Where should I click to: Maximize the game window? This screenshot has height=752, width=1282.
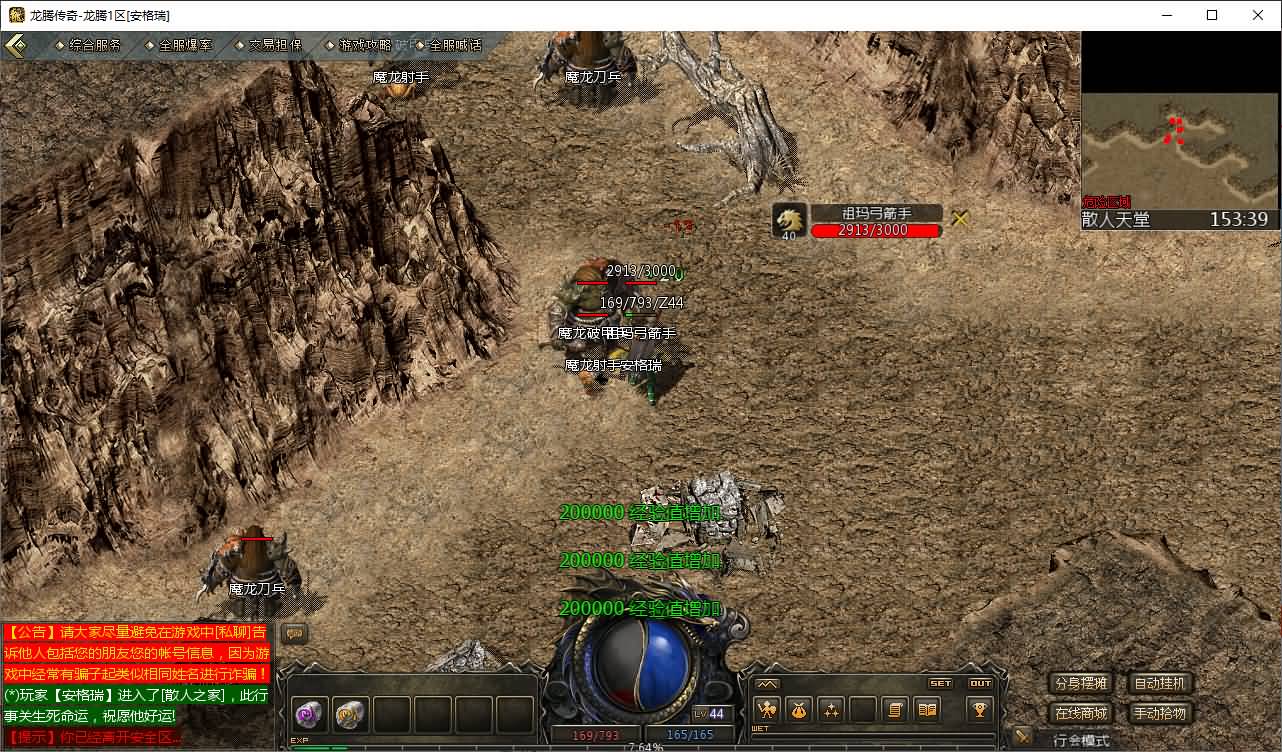pyautogui.click(x=1212, y=15)
